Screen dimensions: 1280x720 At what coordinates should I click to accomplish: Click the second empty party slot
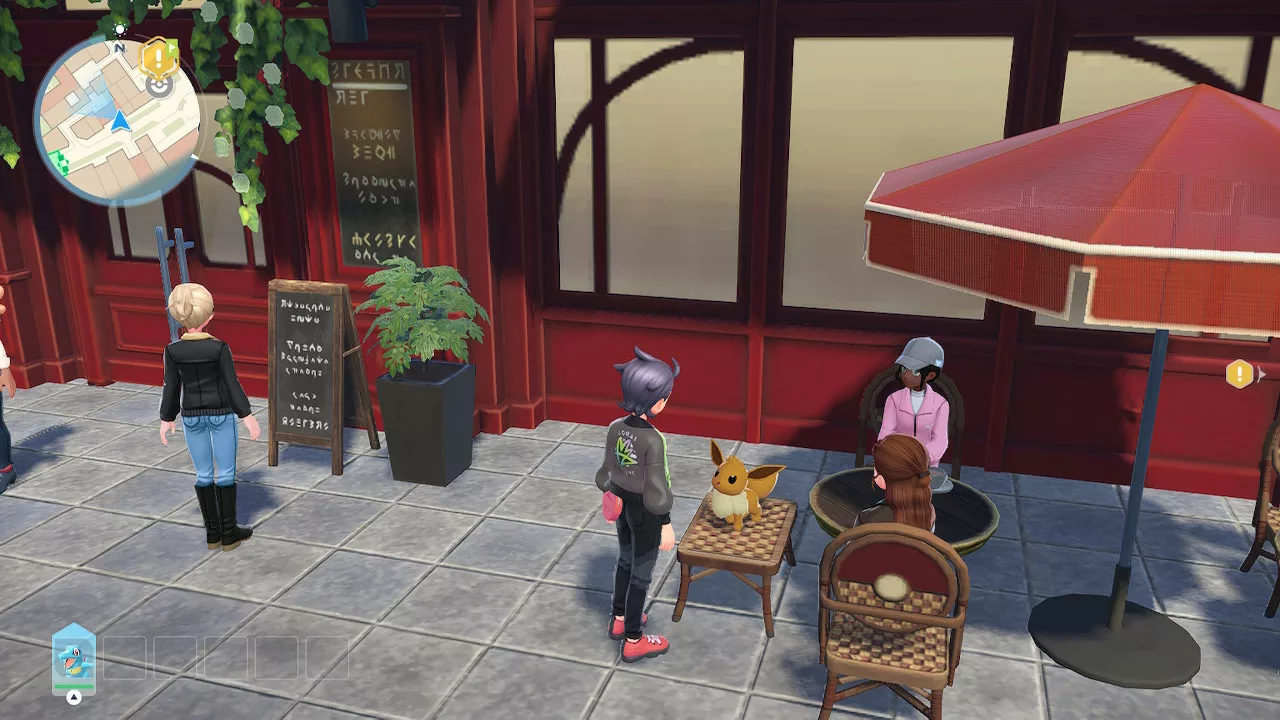(175, 657)
